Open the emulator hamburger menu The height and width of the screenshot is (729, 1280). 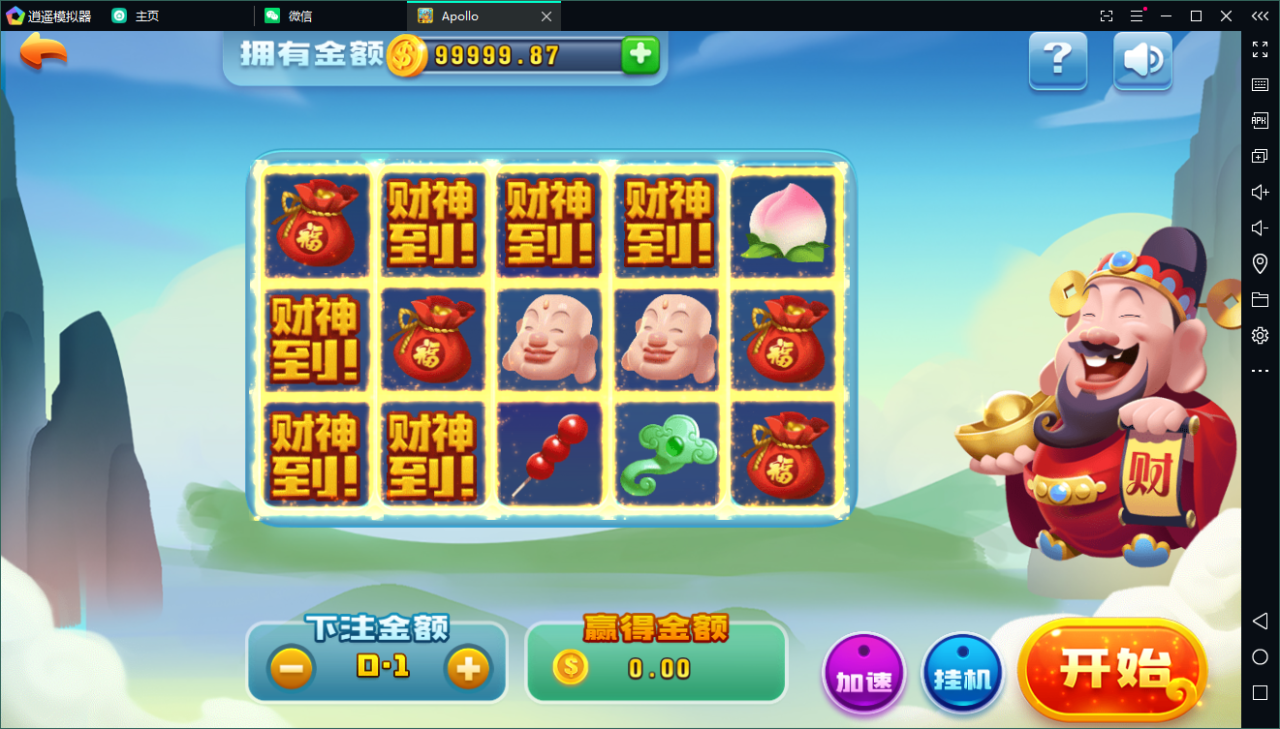click(x=1138, y=15)
